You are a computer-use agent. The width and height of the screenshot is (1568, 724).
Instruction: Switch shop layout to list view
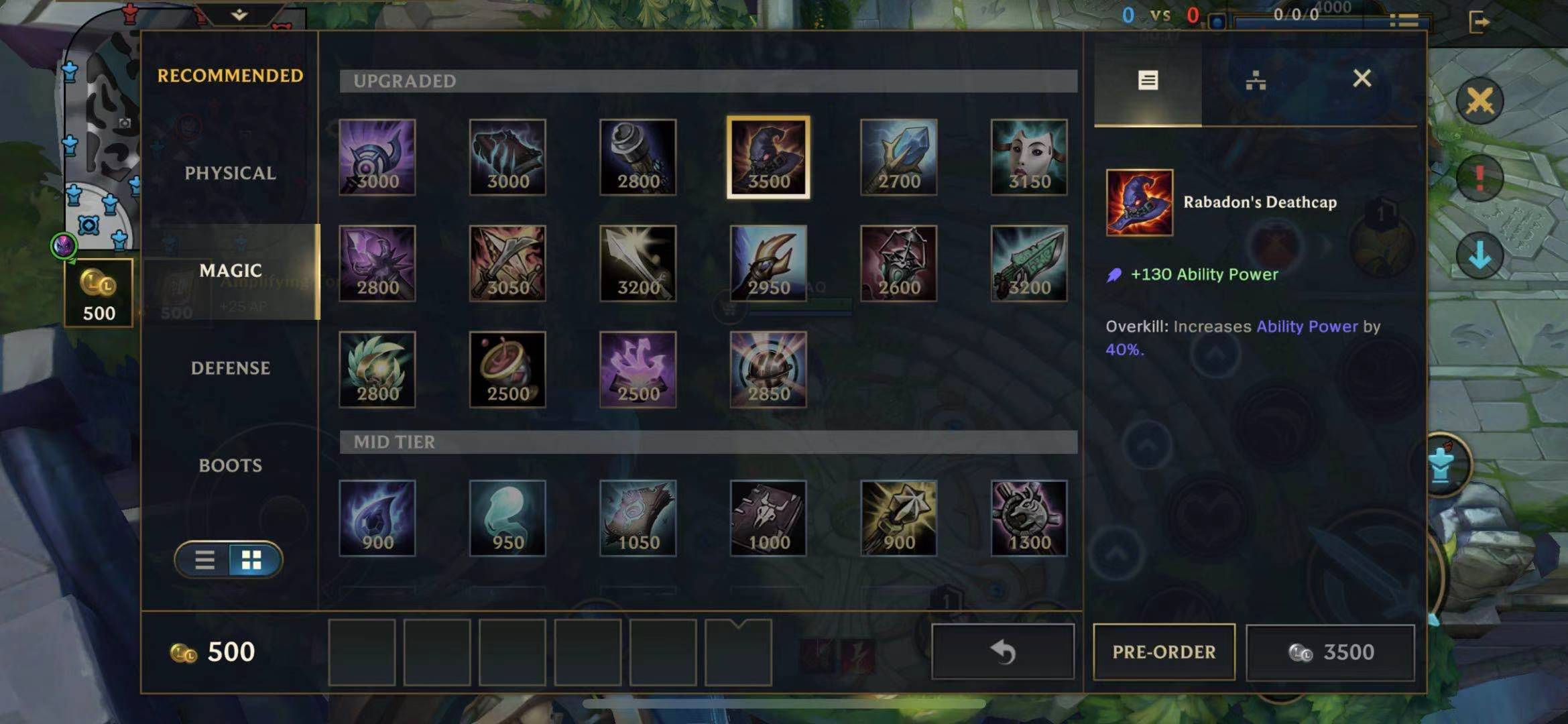click(204, 560)
